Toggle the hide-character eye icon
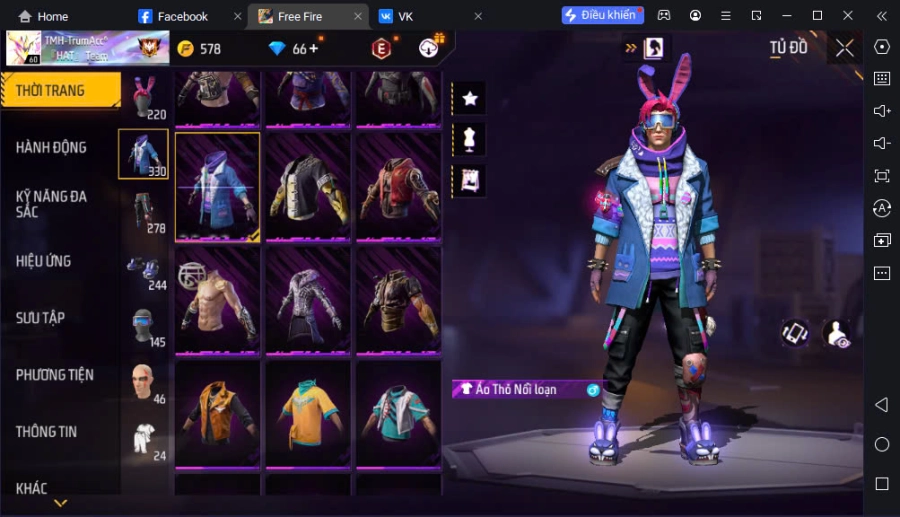Image resolution: width=900 pixels, height=517 pixels. point(836,334)
